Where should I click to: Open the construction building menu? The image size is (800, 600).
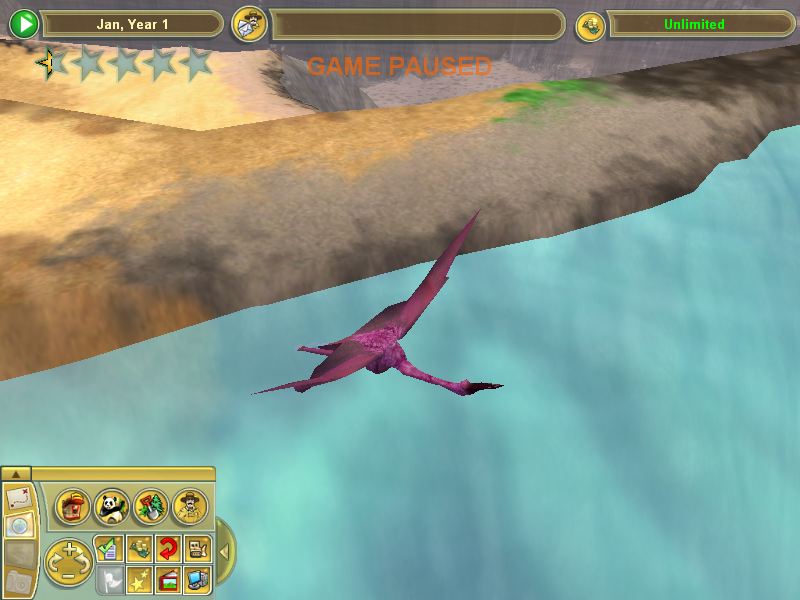(73, 507)
